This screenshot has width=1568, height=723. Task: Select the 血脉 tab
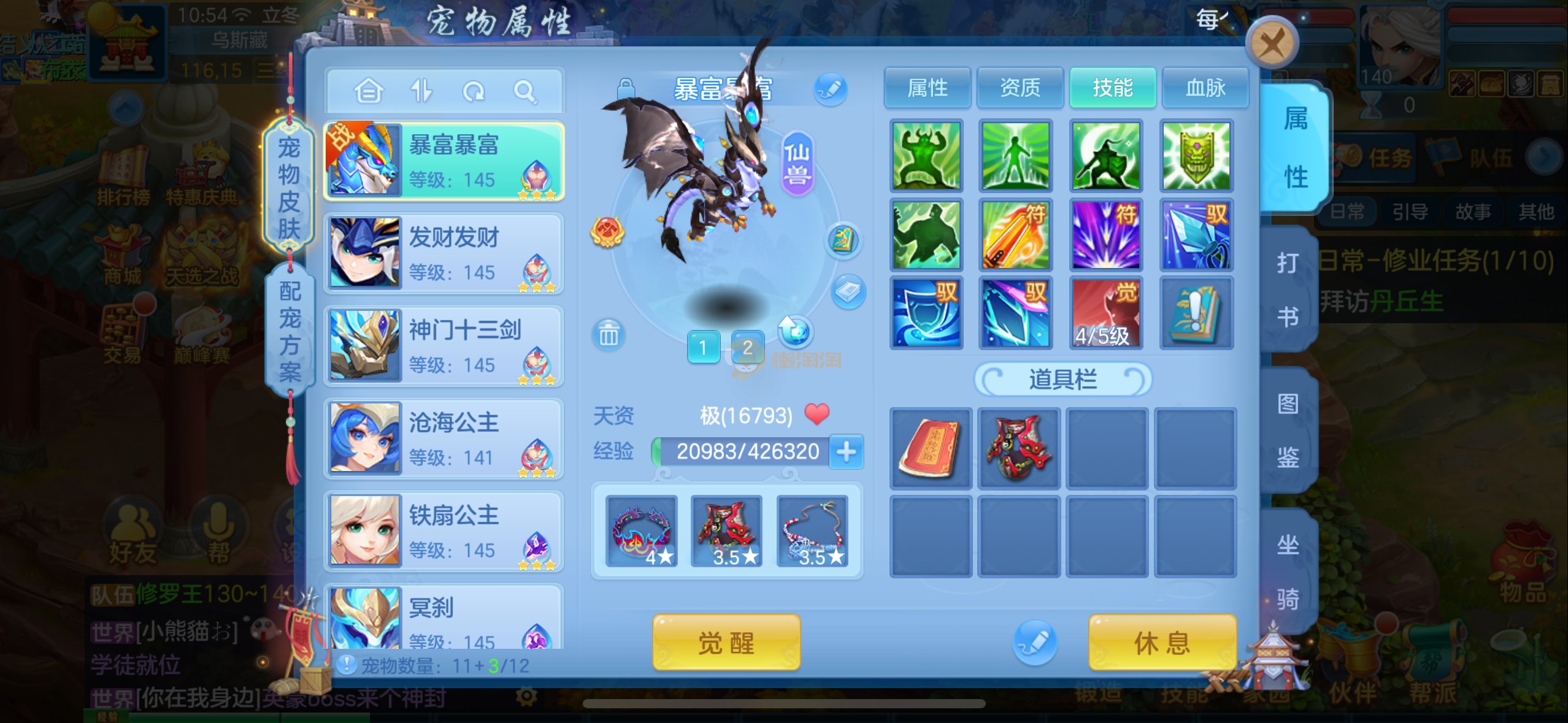pos(1205,88)
